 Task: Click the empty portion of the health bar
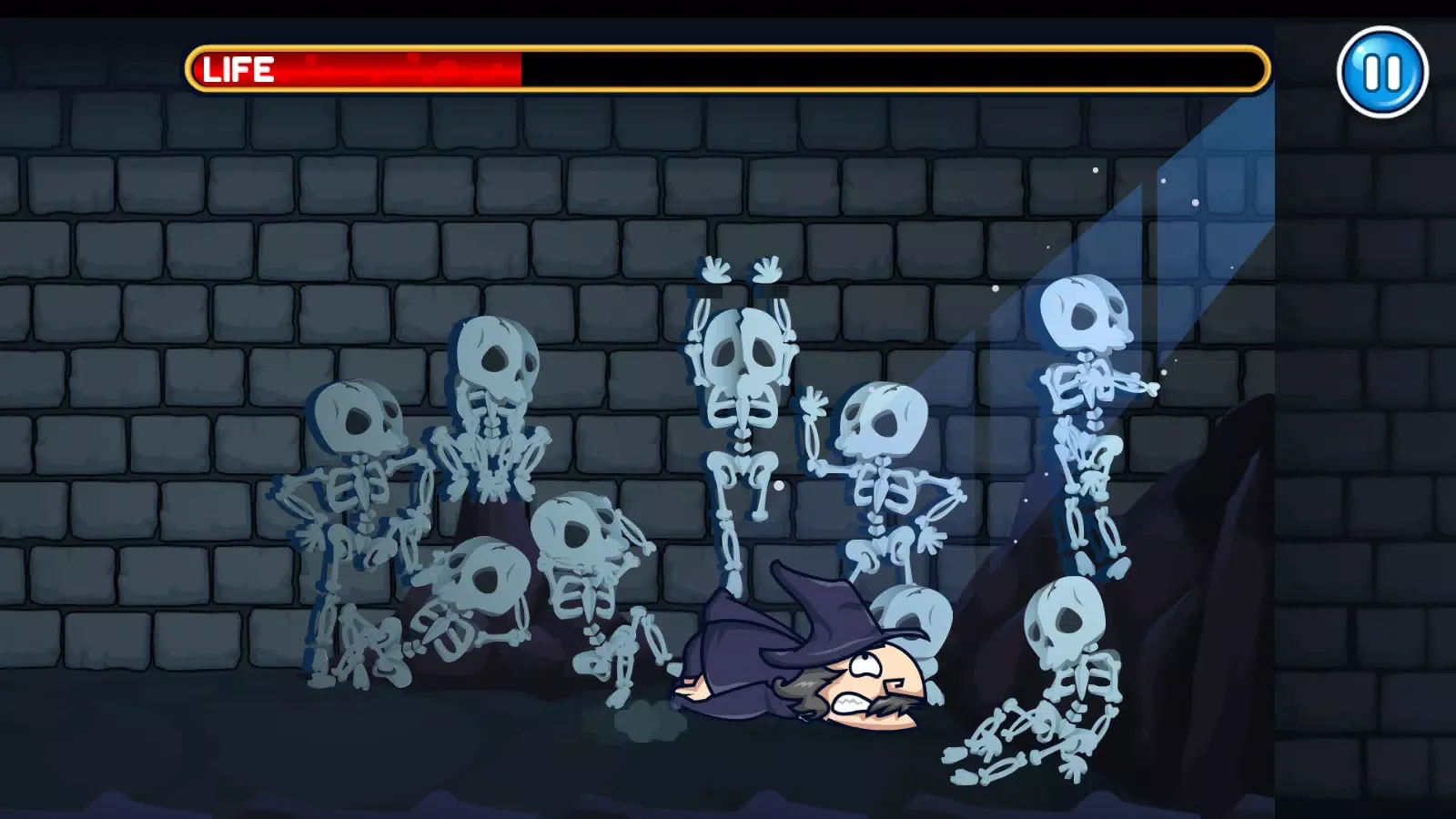(x=892, y=67)
